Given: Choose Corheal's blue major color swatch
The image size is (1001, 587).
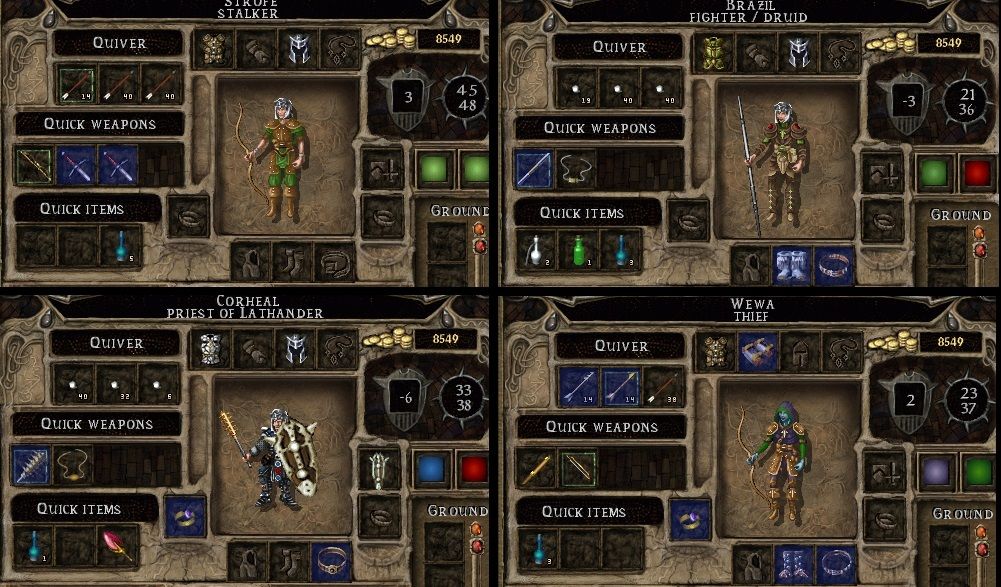Looking at the screenshot, I should click(x=430, y=470).
